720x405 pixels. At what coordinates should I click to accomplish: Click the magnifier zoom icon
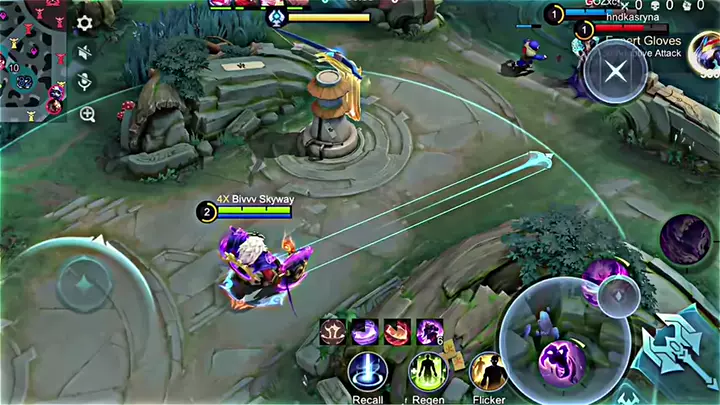point(87,114)
